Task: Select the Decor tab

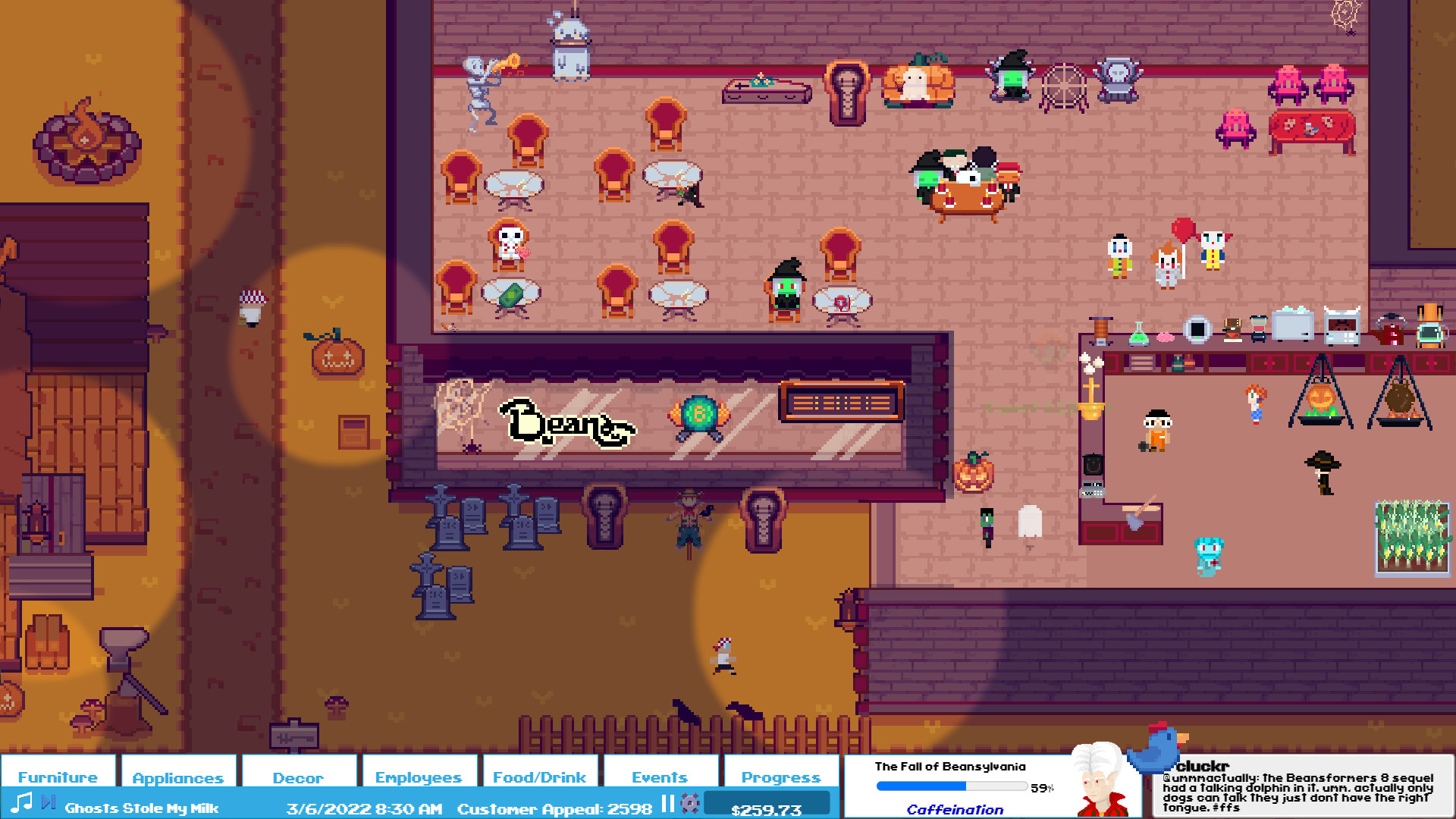Action: [298, 777]
